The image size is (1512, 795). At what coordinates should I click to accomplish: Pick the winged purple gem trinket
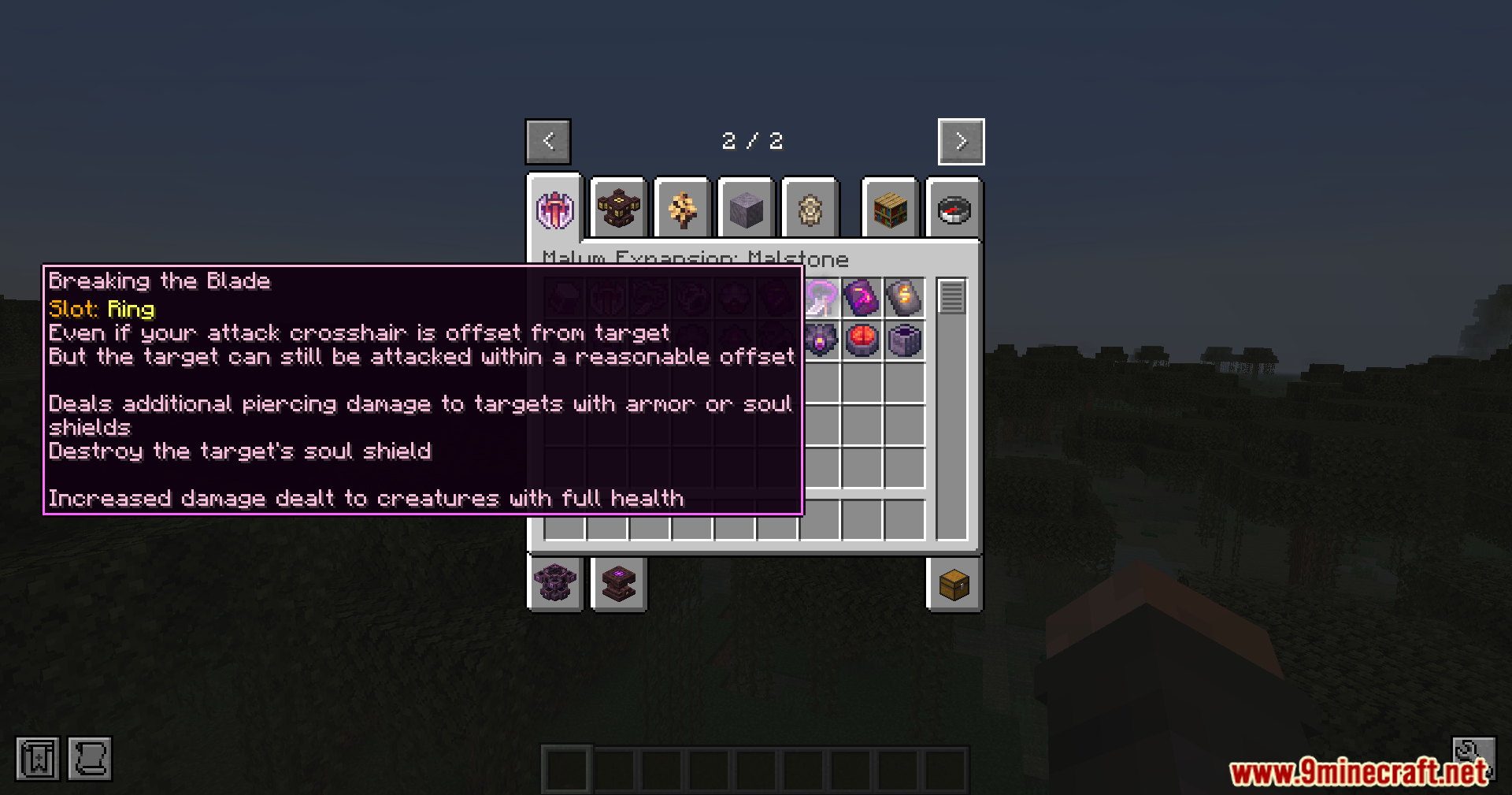(x=820, y=340)
